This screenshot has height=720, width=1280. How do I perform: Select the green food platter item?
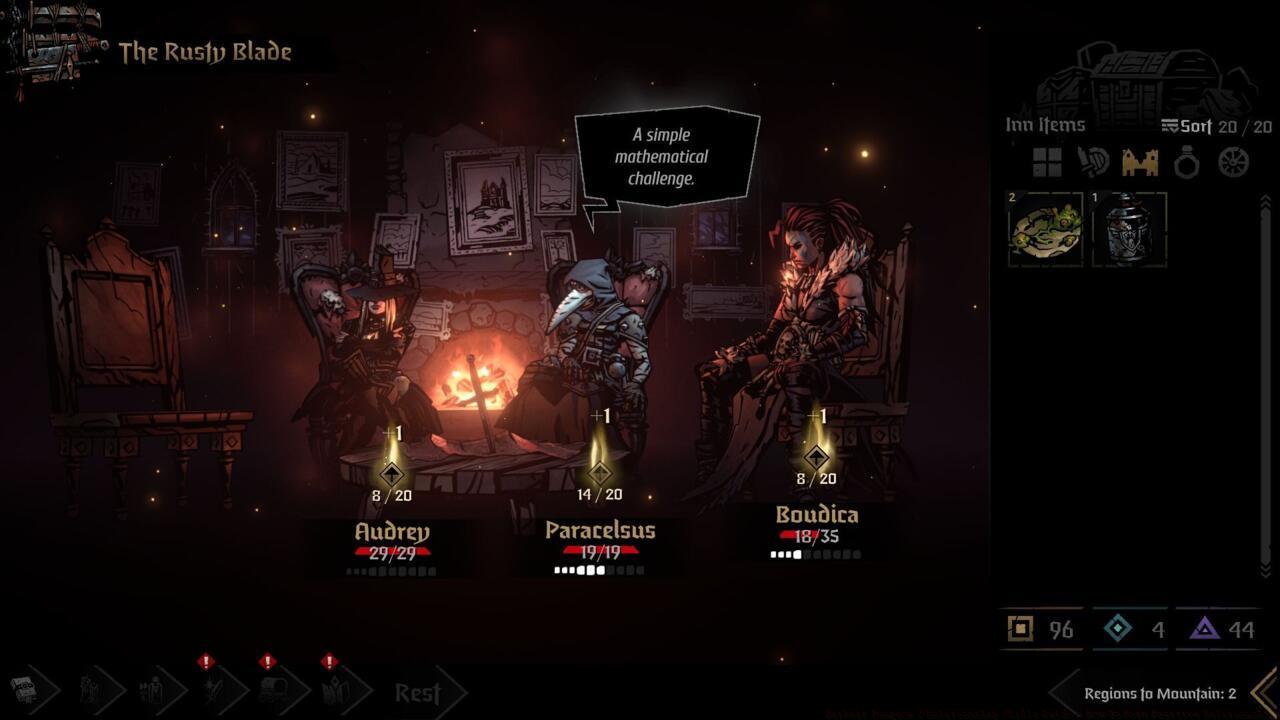pyautogui.click(x=1046, y=229)
